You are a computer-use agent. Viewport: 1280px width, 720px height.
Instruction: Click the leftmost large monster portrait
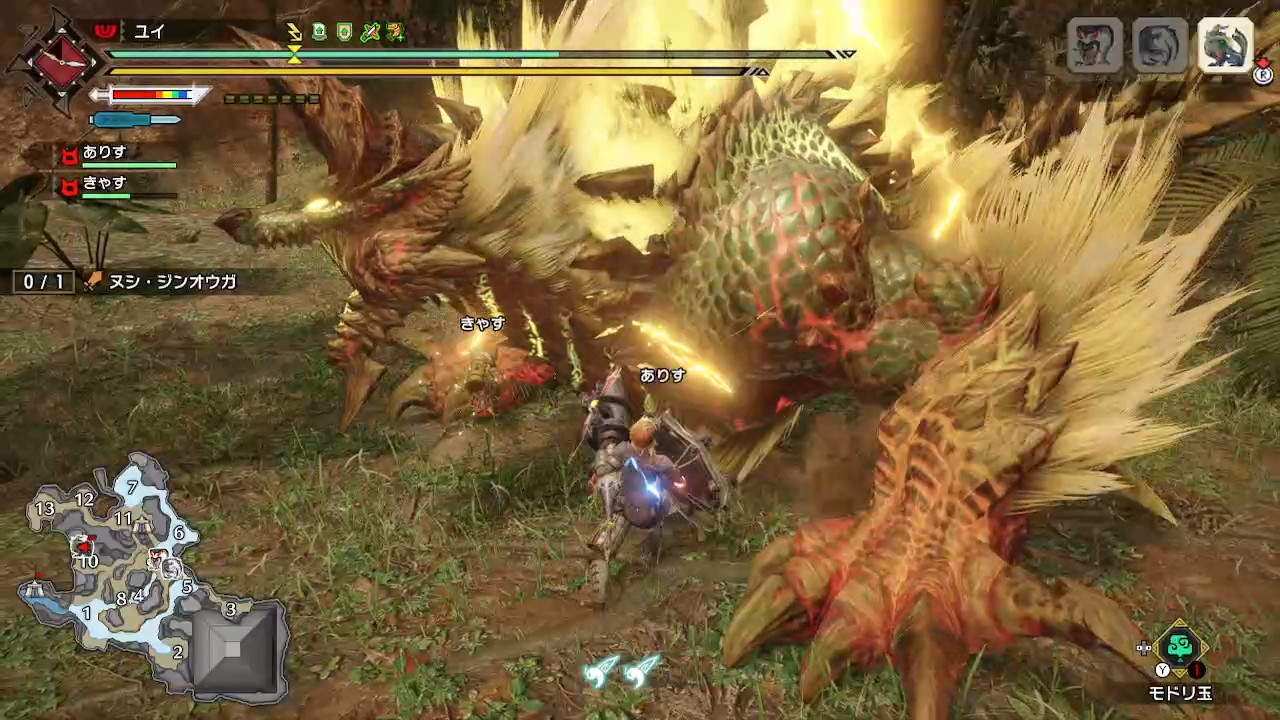tap(1093, 46)
